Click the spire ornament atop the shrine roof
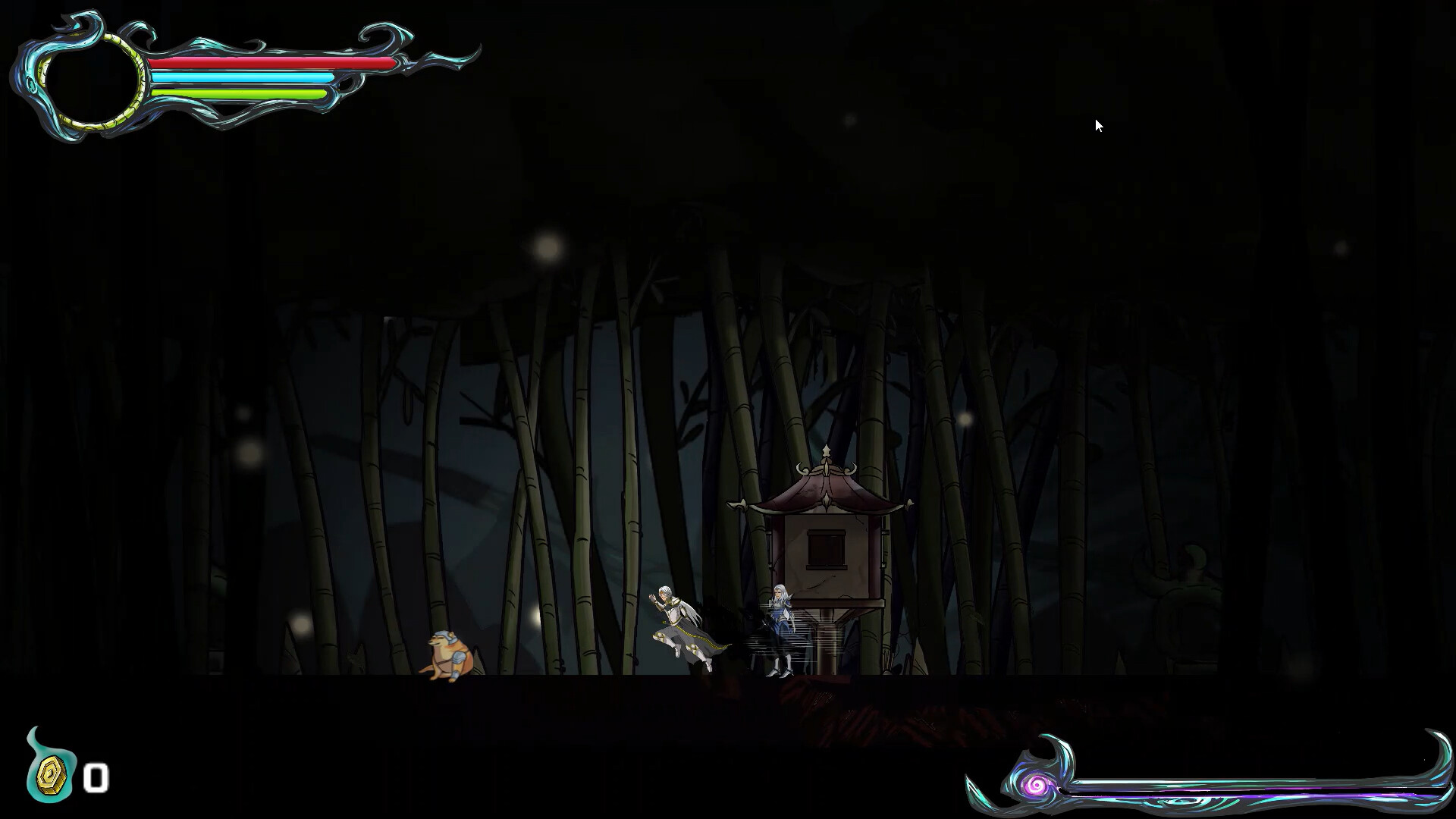 [x=825, y=453]
